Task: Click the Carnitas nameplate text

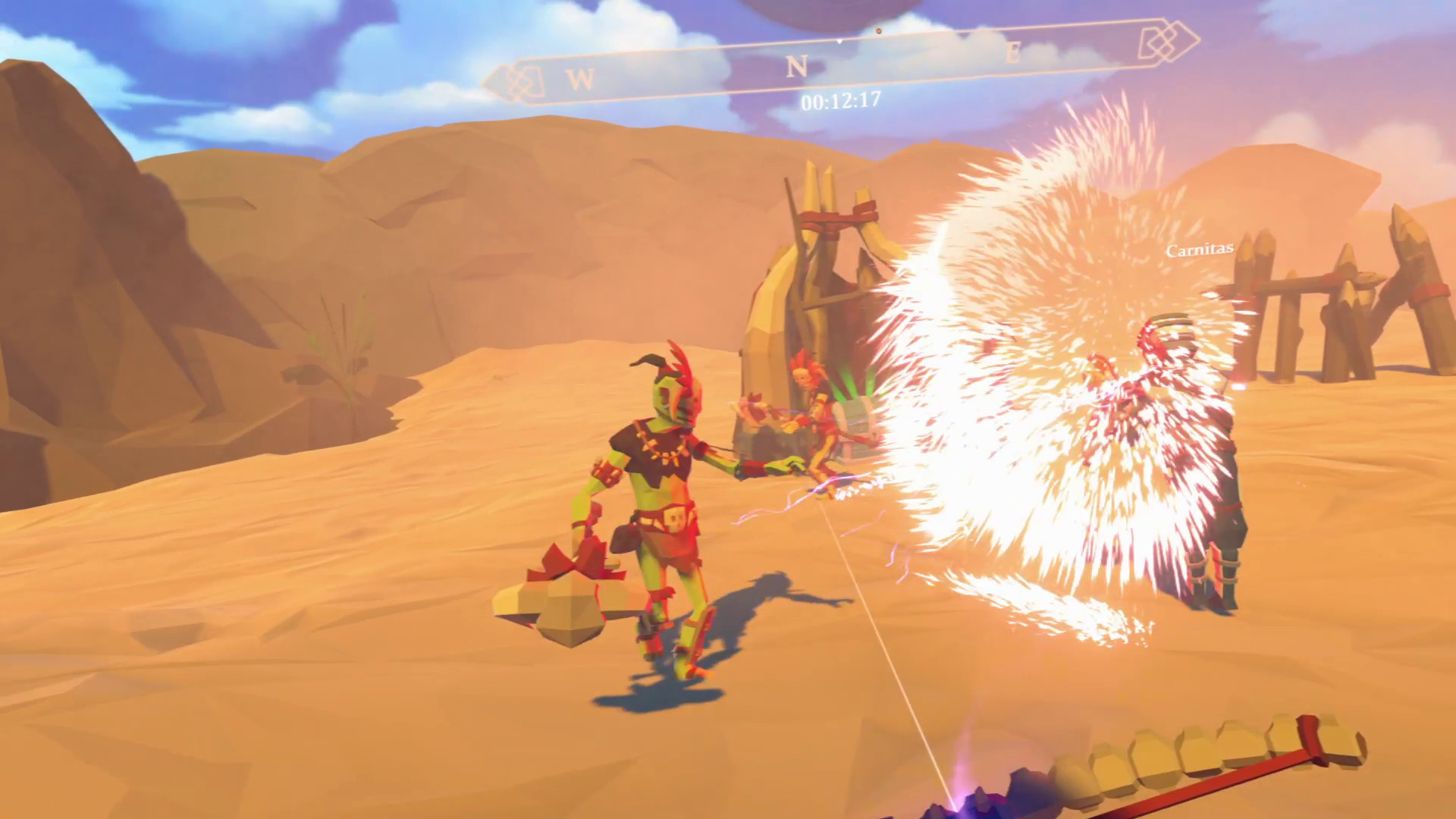Action: pos(1199,247)
